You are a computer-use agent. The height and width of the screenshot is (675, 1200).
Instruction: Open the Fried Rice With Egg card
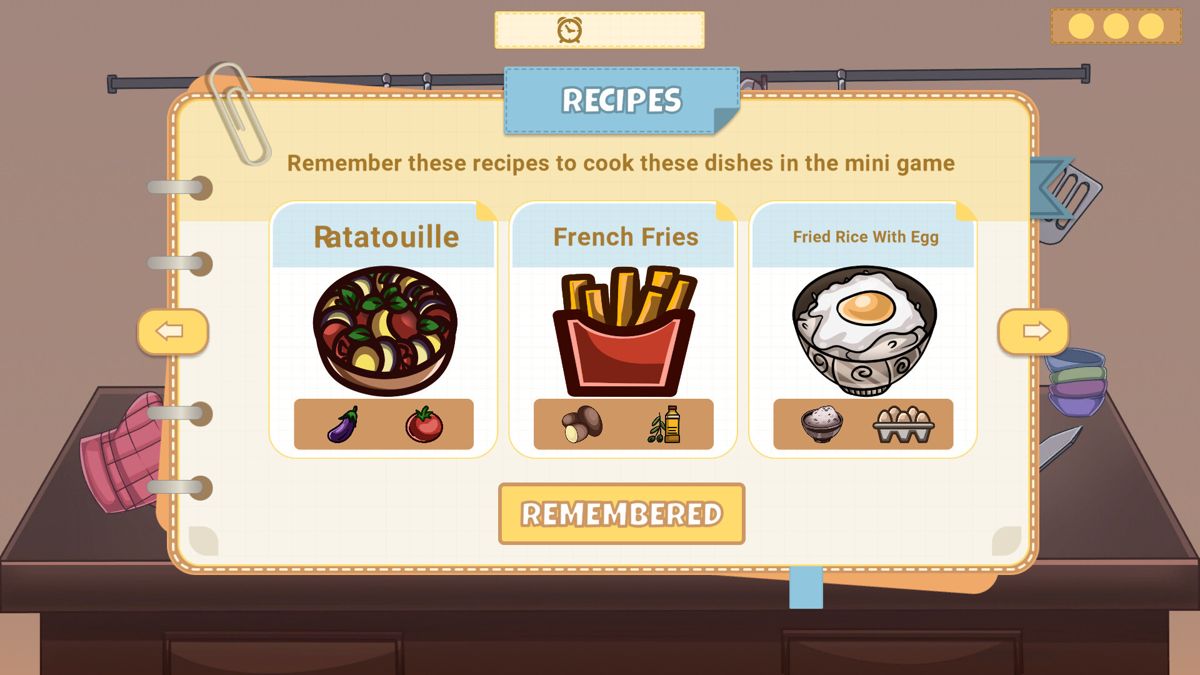click(x=863, y=330)
